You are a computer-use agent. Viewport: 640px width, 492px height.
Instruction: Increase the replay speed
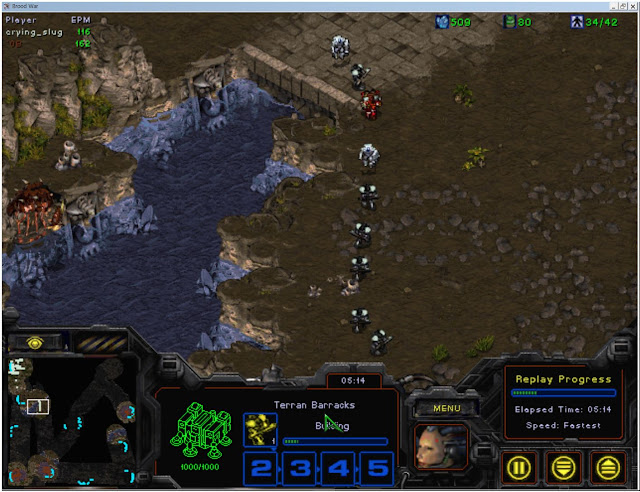[x=607, y=465]
